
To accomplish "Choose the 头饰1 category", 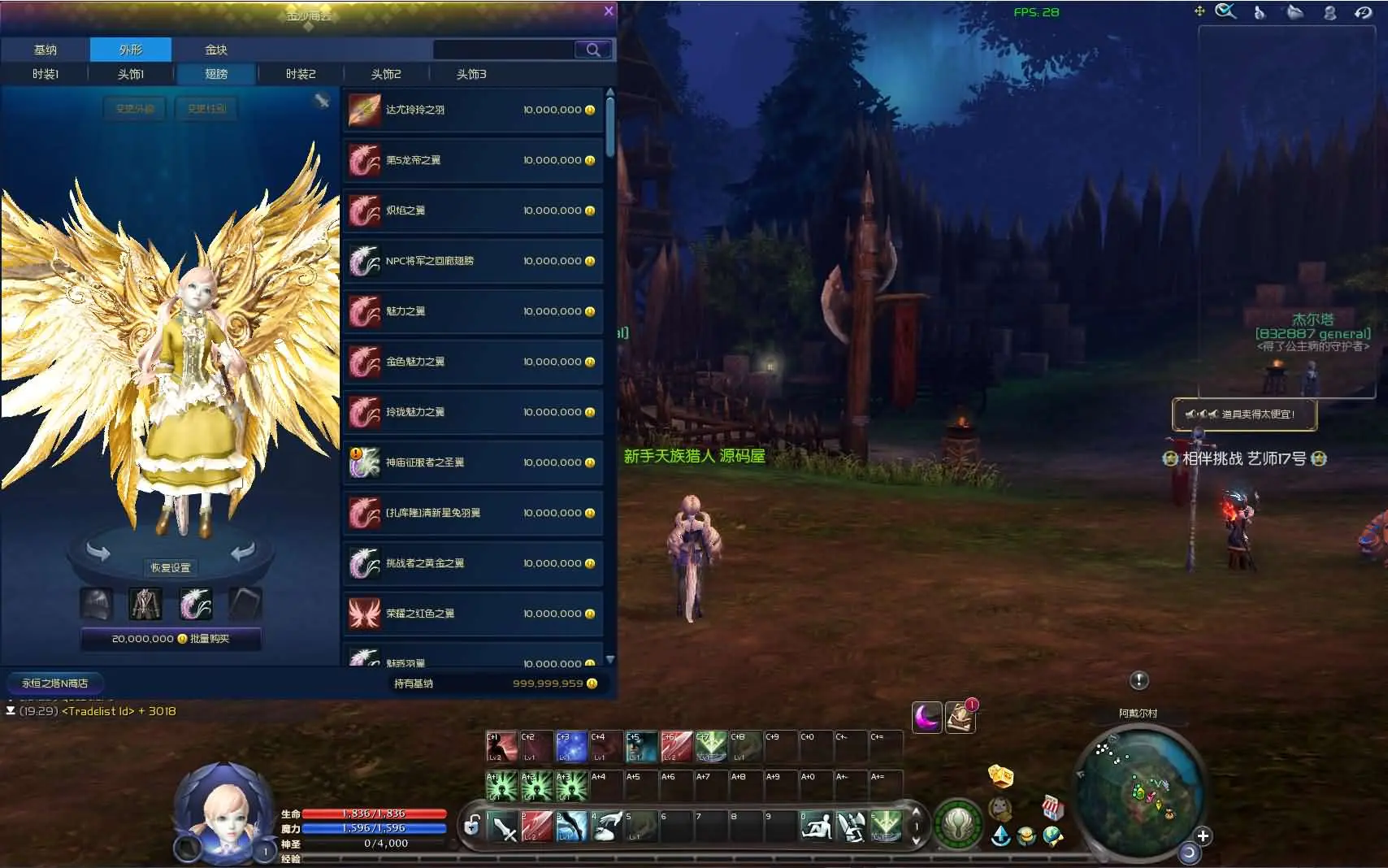I will 131,74.
